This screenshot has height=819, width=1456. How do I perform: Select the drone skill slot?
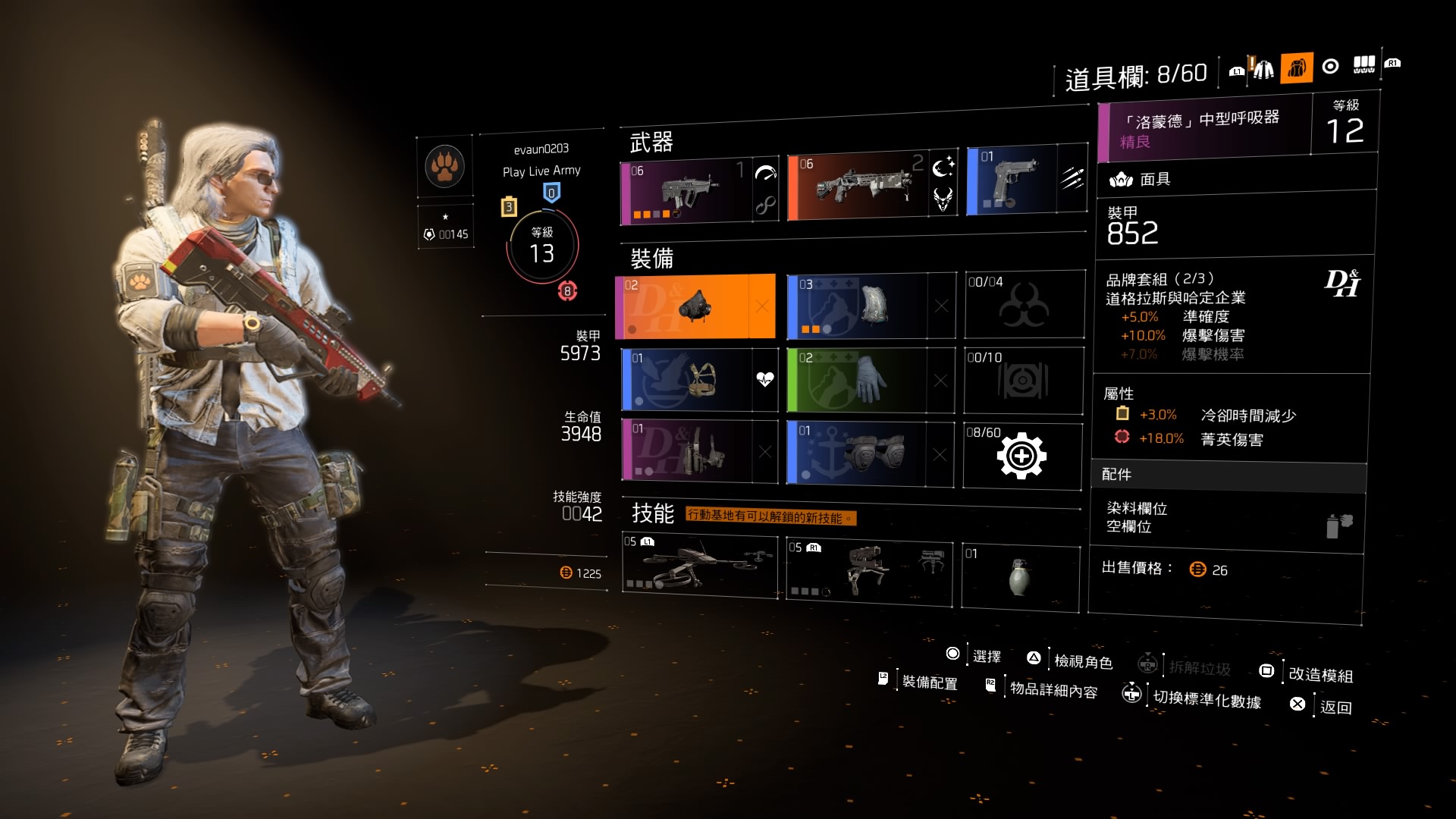699,566
